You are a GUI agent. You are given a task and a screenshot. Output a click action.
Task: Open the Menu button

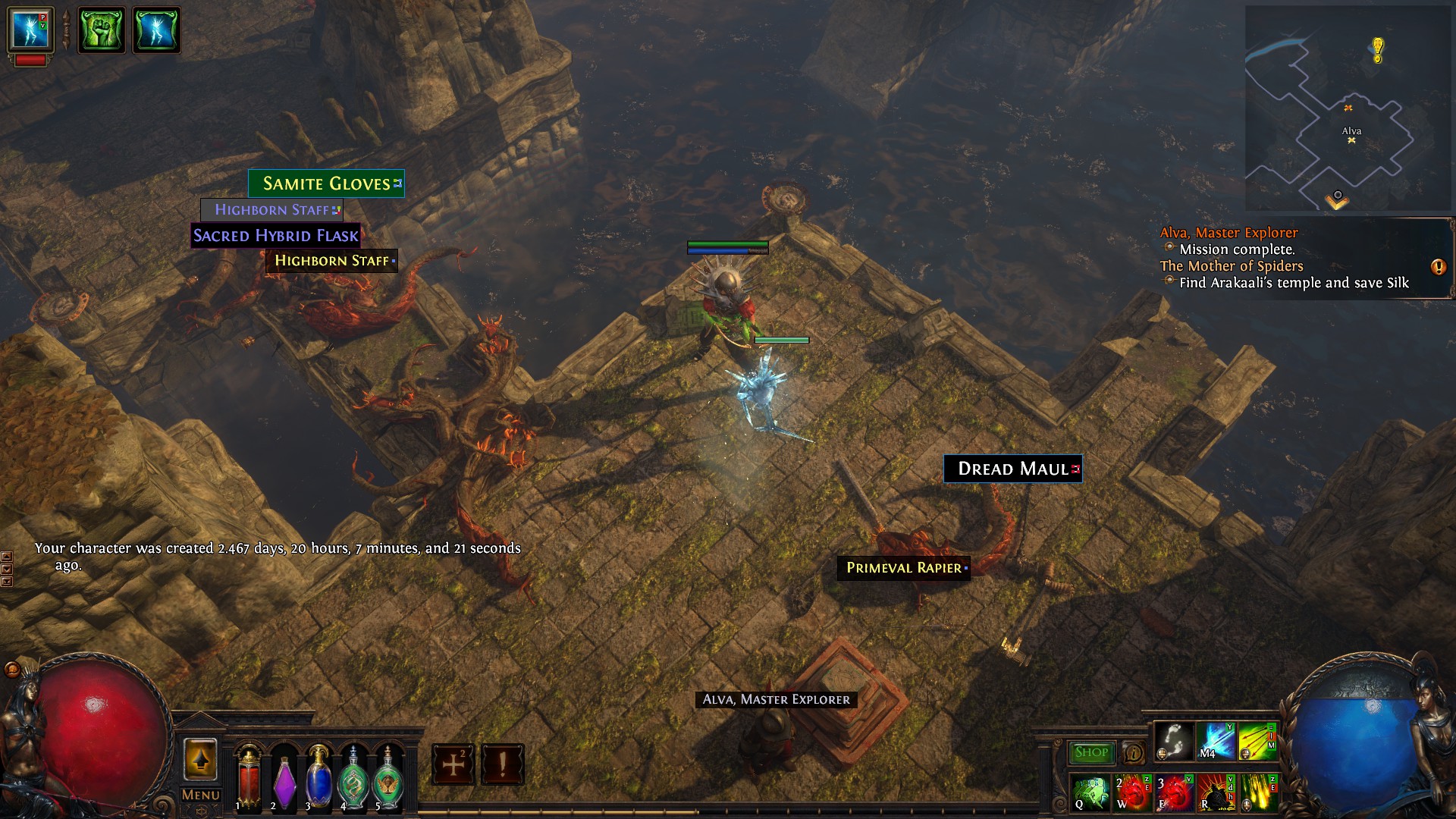click(x=200, y=795)
